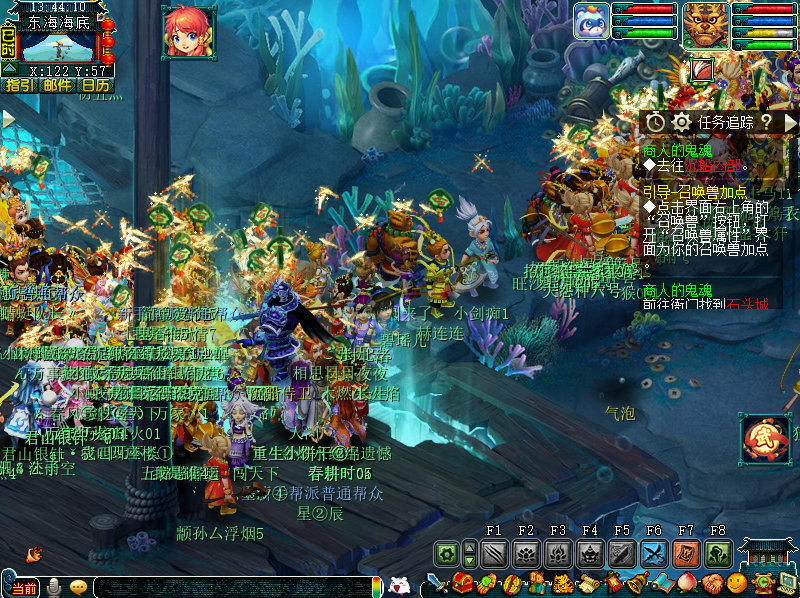Open the treasure chest menu icon
The image size is (800, 598).
tap(463, 582)
